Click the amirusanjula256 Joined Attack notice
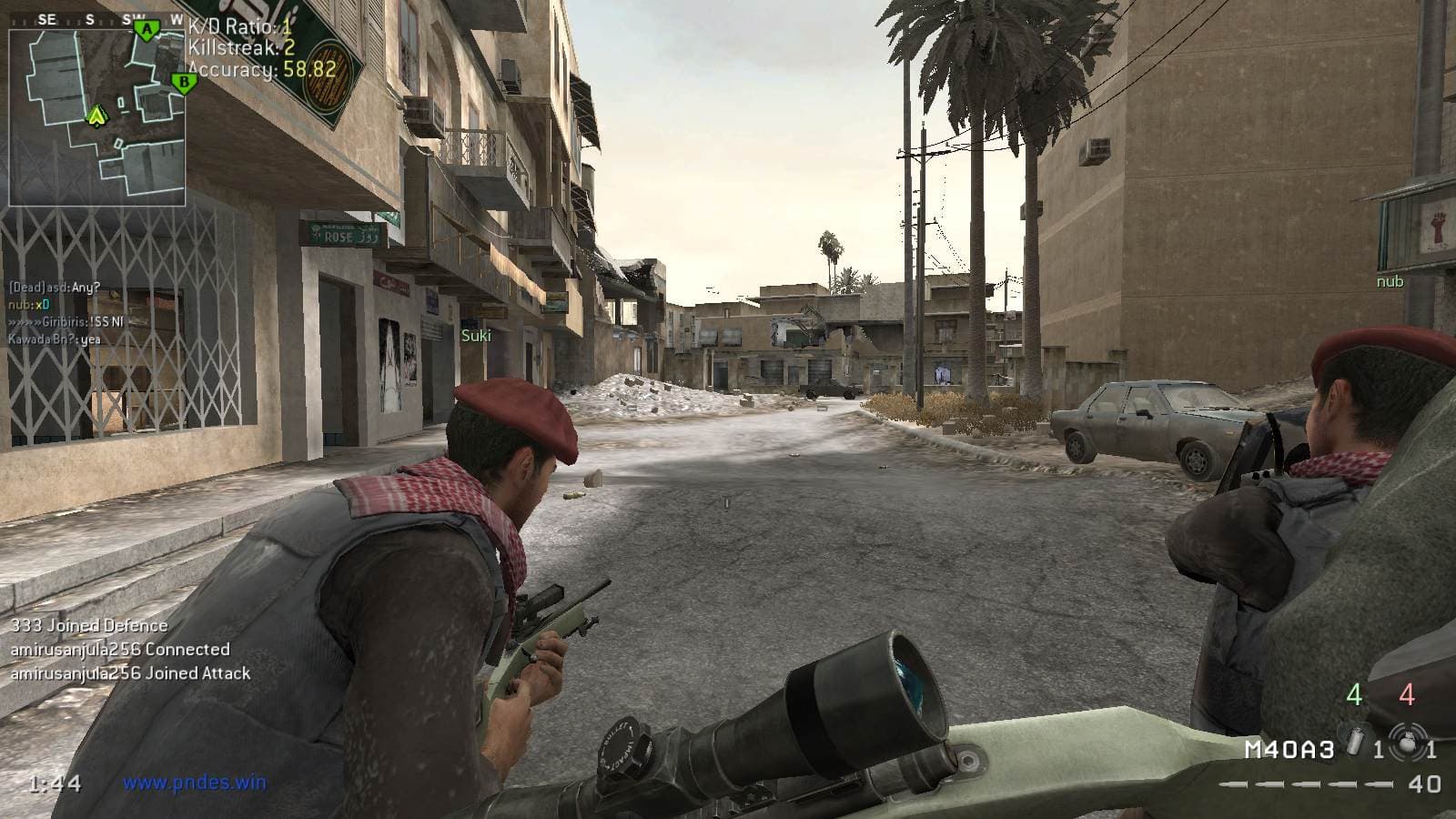The height and width of the screenshot is (819, 1456). pyautogui.click(x=130, y=673)
